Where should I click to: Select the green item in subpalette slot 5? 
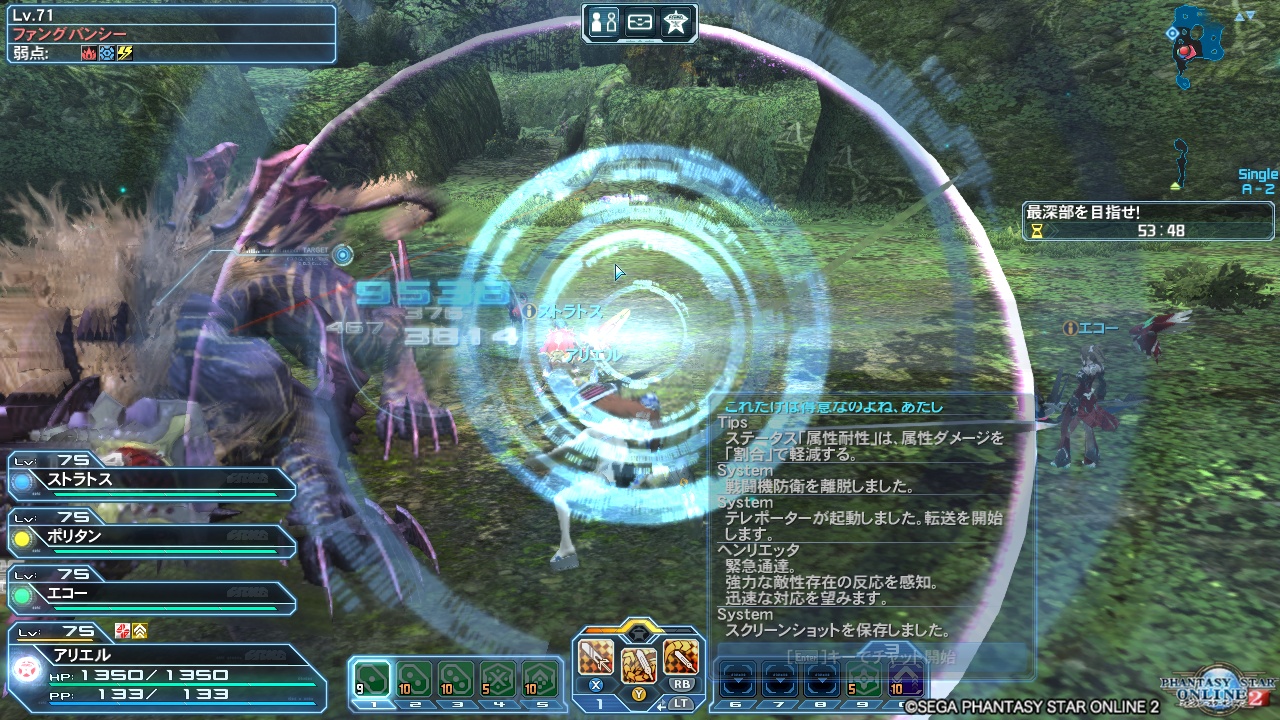(539, 680)
